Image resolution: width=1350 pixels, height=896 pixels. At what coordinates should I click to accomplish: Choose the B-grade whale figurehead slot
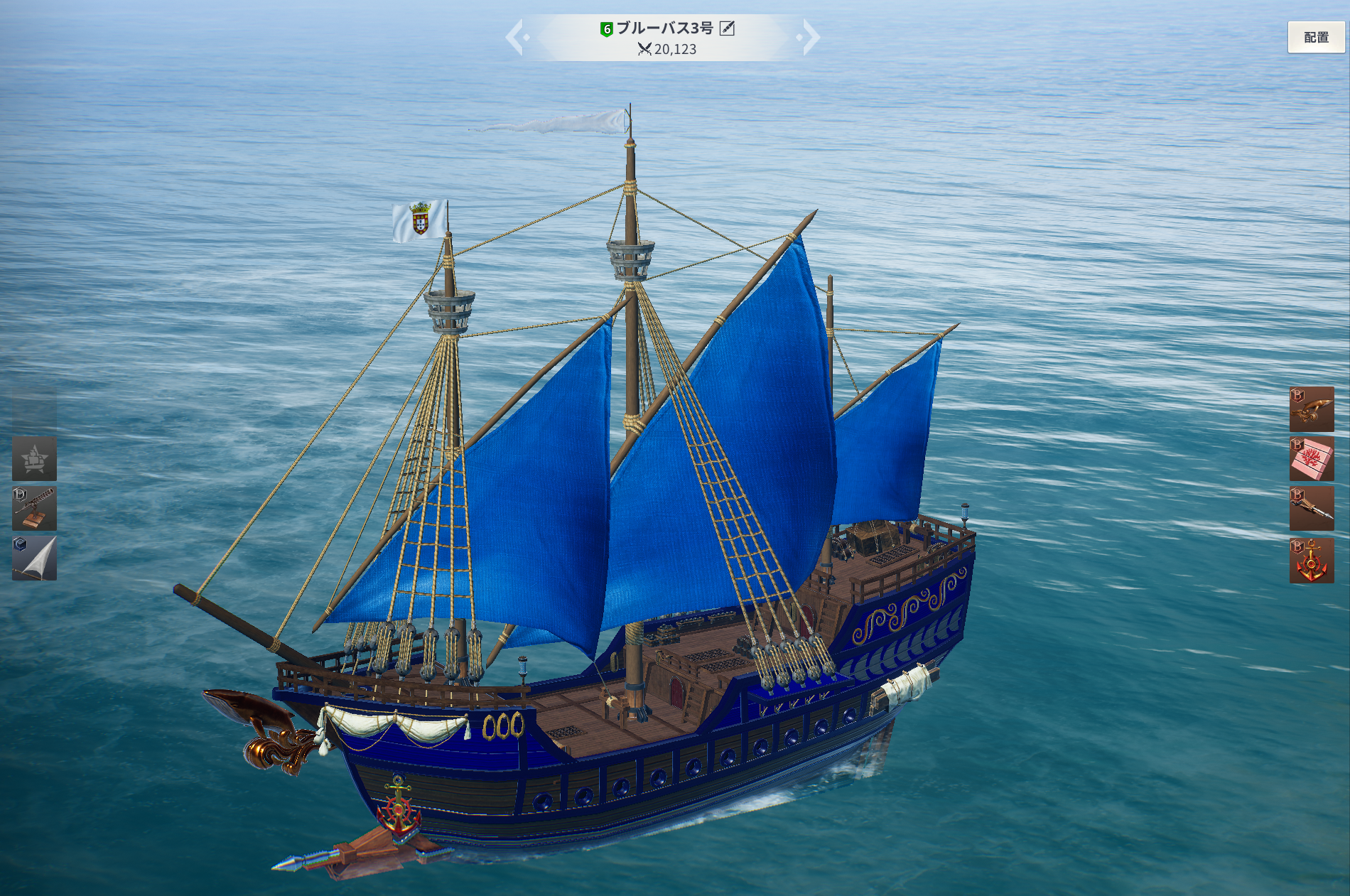pyautogui.click(x=1312, y=409)
